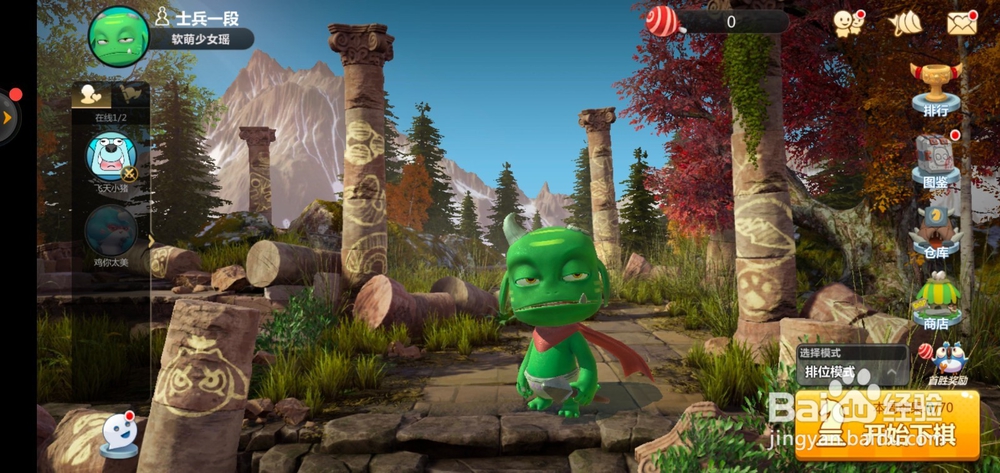Switch to the second tab of friends panel
Screen dimensions: 1000x473
[130, 95]
